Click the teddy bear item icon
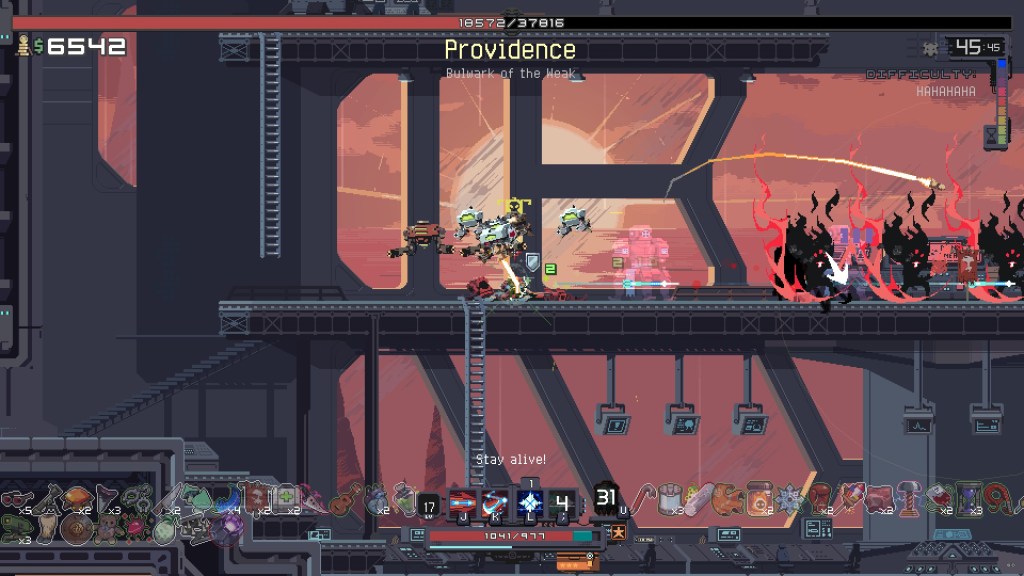Image resolution: width=1024 pixels, height=576 pixels. pyautogui.click(x=107, y=527)
